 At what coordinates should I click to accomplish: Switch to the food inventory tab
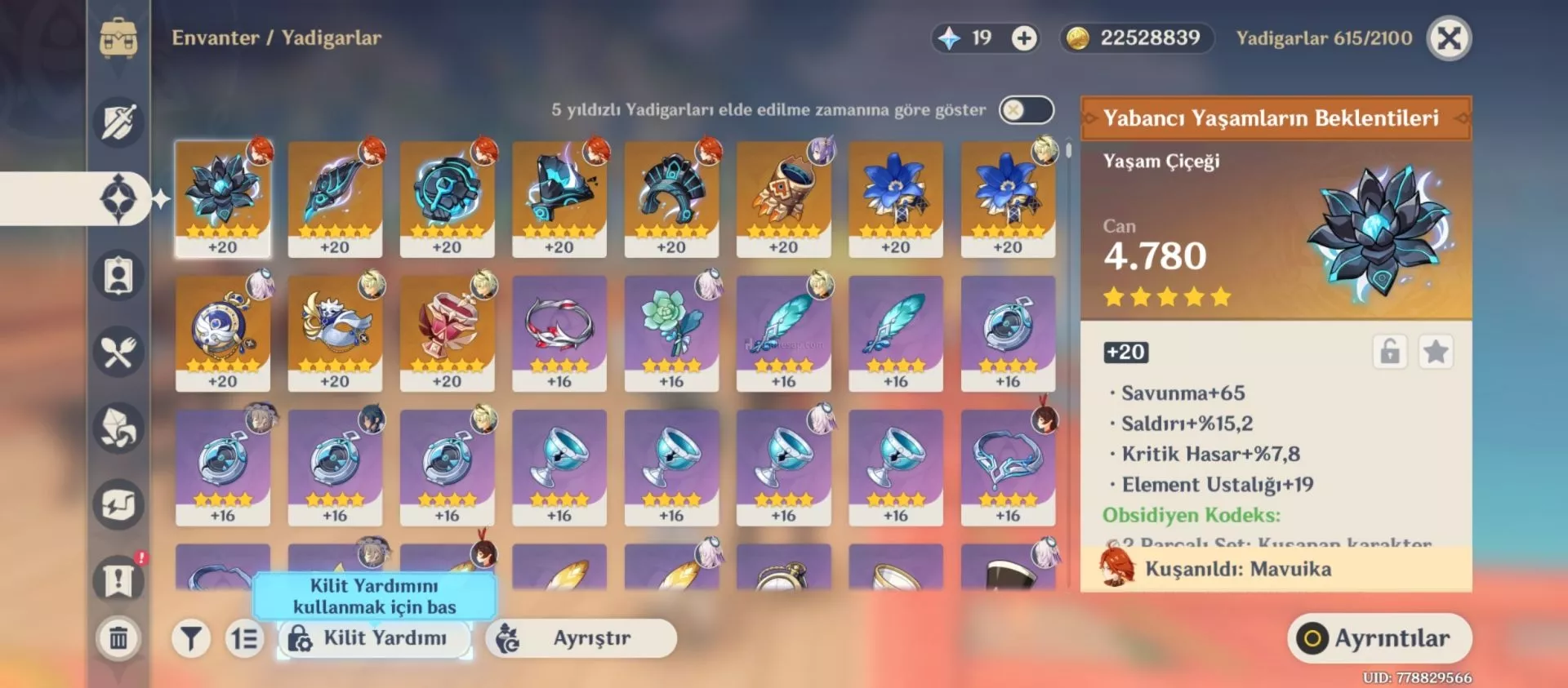pyautogui.click(x=118, y=353)
